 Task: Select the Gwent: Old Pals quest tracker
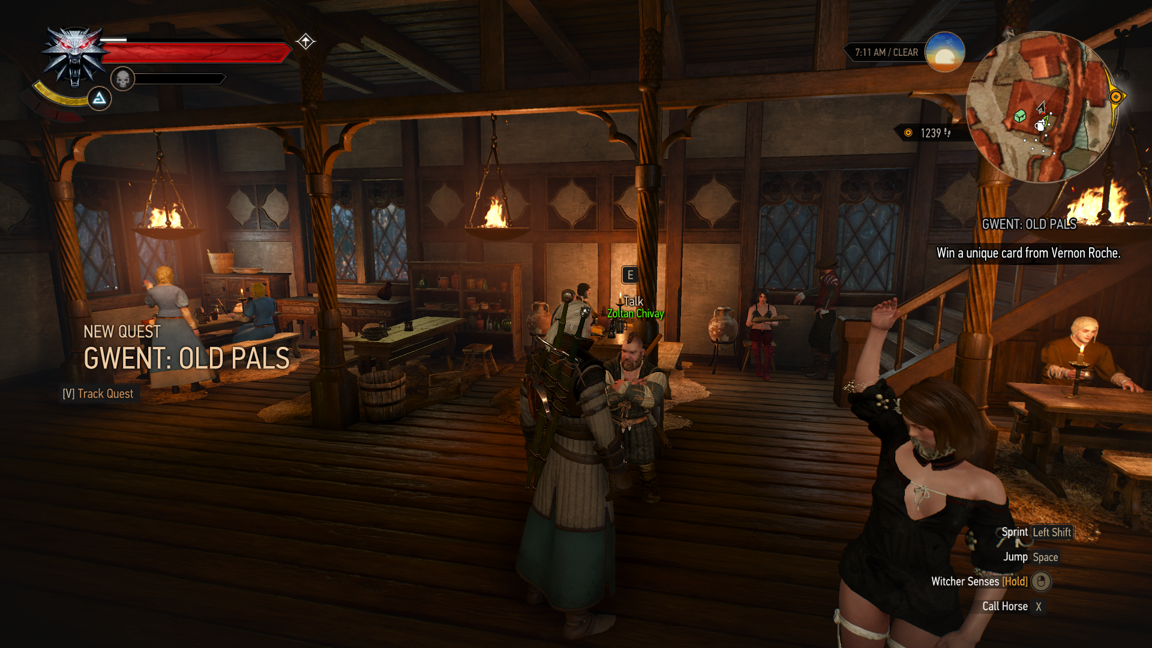(x=1028, y=225)
